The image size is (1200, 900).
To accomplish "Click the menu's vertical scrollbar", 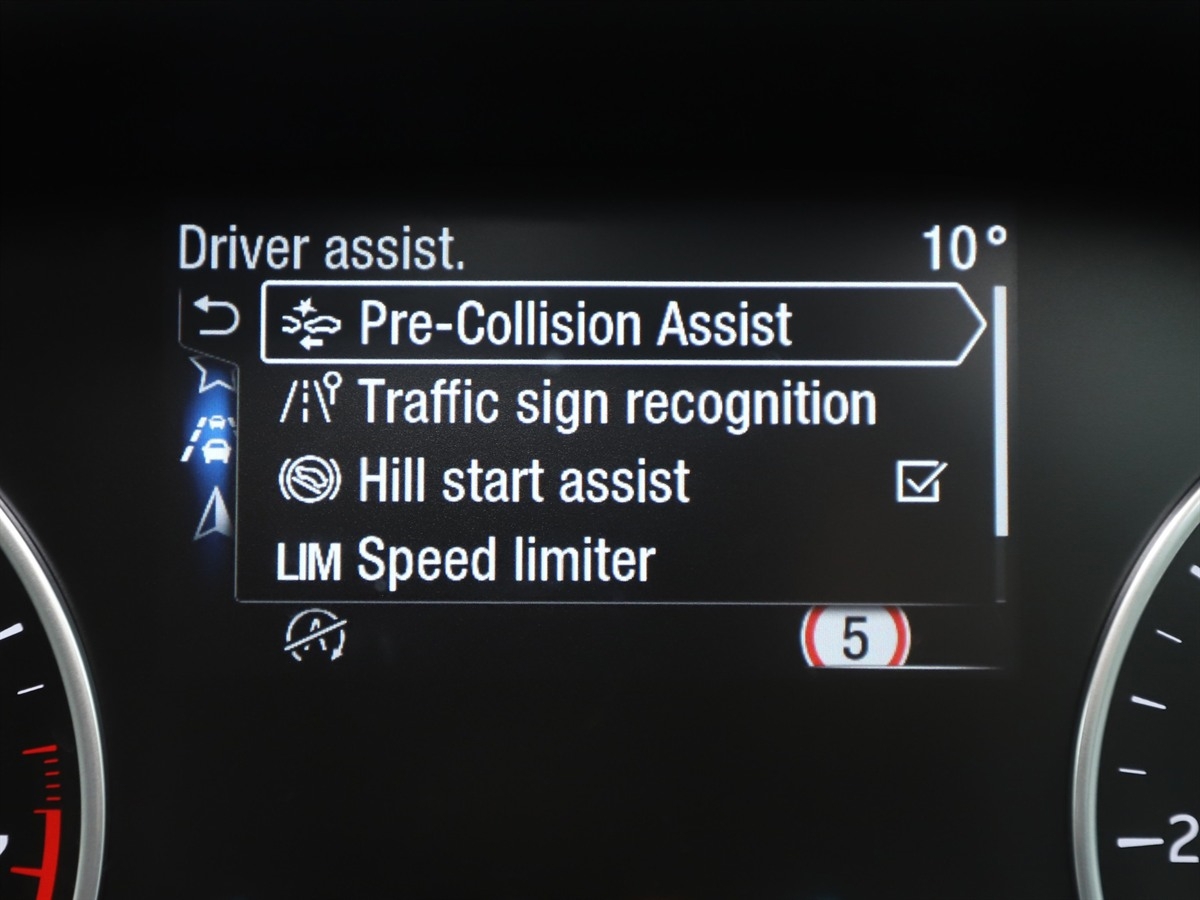I will (999, 410).
